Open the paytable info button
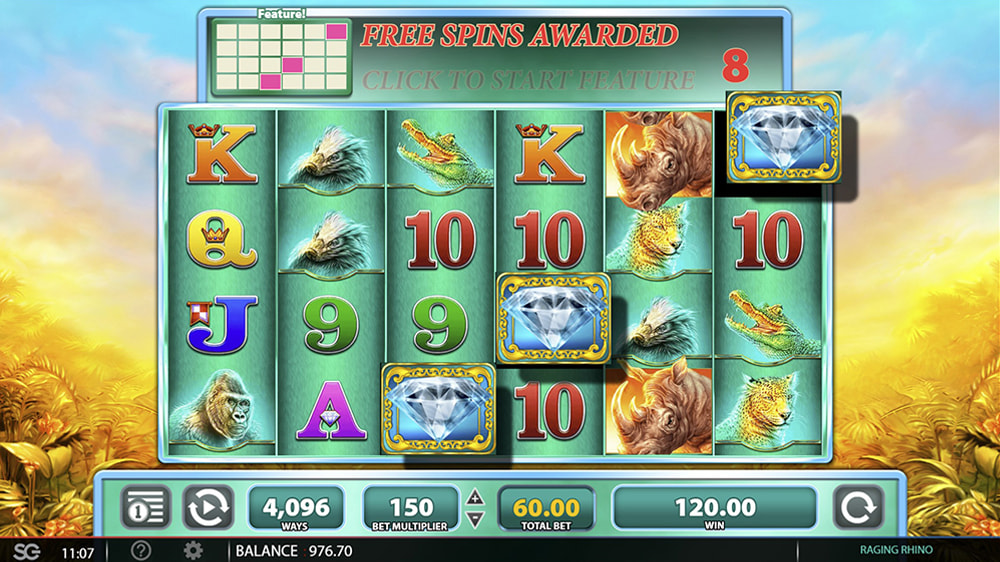The width and height of the screenshot is (1000, 562). coord(146,507)
